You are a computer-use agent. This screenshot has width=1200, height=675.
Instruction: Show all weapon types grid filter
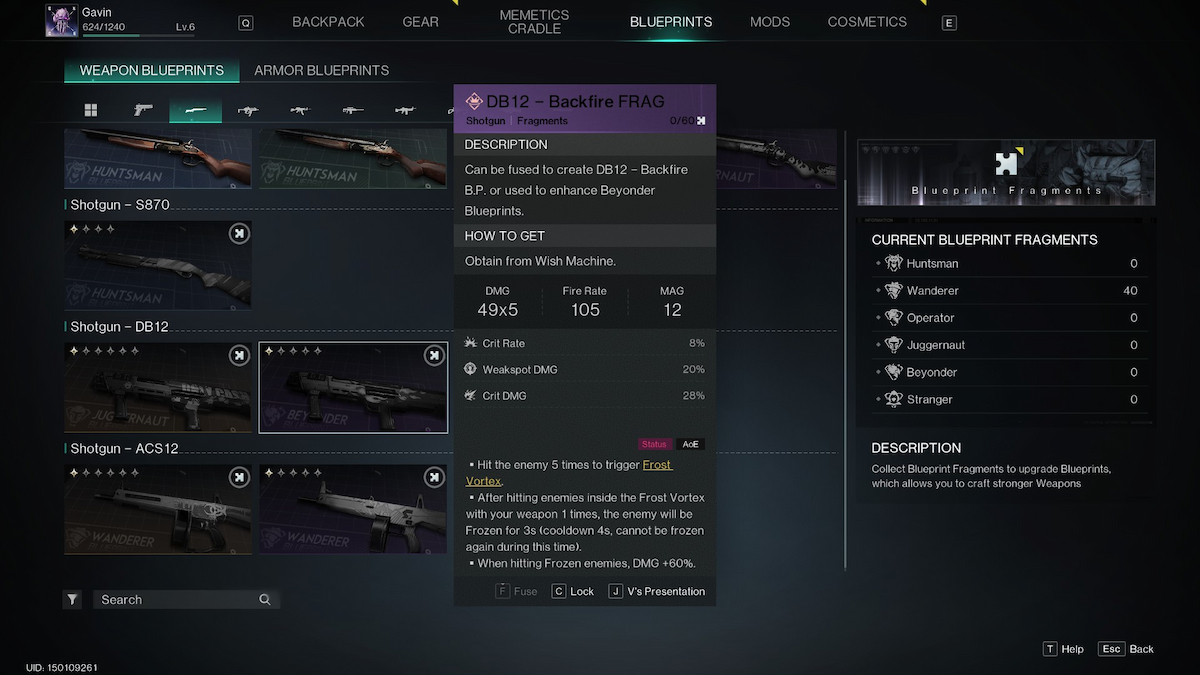pos(90,110)
